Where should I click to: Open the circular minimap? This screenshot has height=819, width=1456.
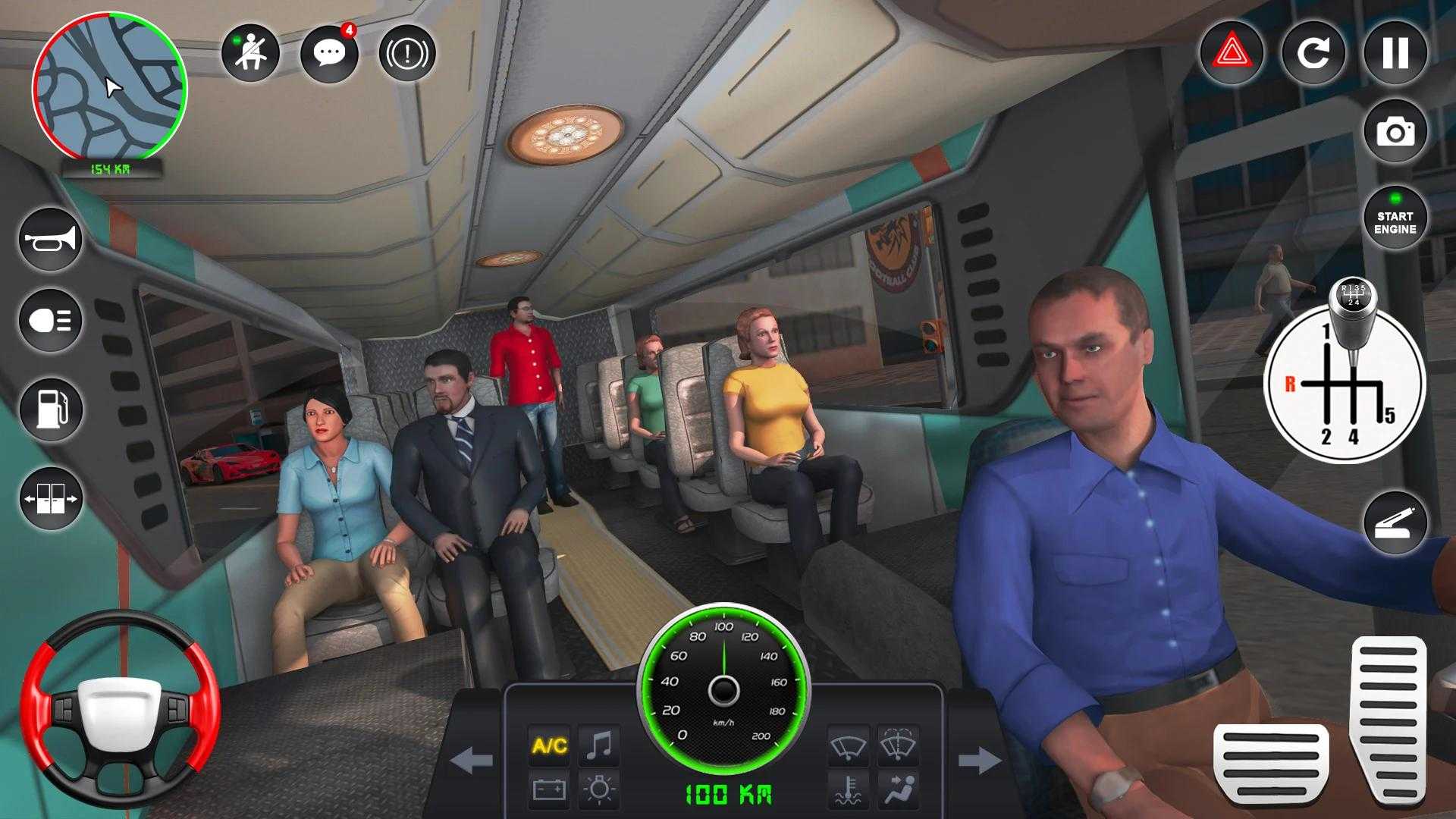click(x=109, y=86)
